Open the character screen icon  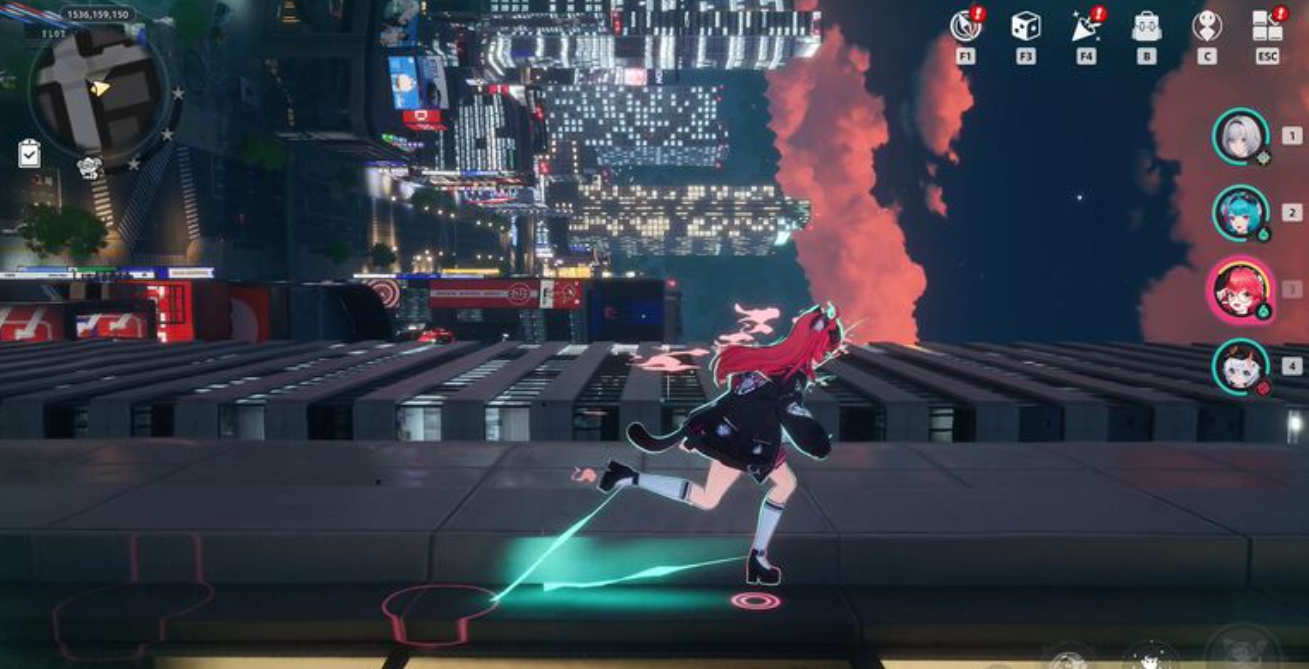1207,26
